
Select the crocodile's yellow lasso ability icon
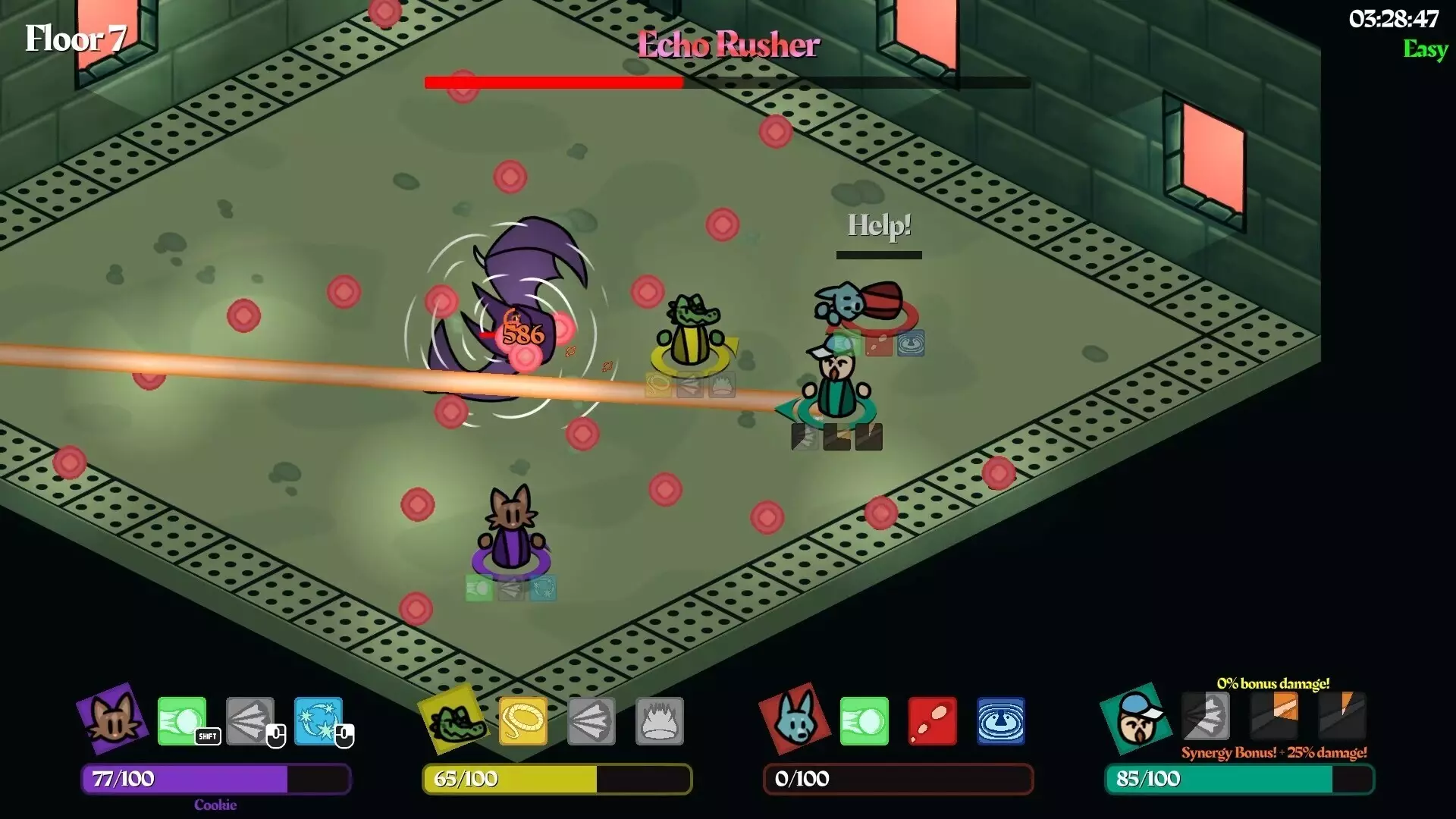(523, 720)
